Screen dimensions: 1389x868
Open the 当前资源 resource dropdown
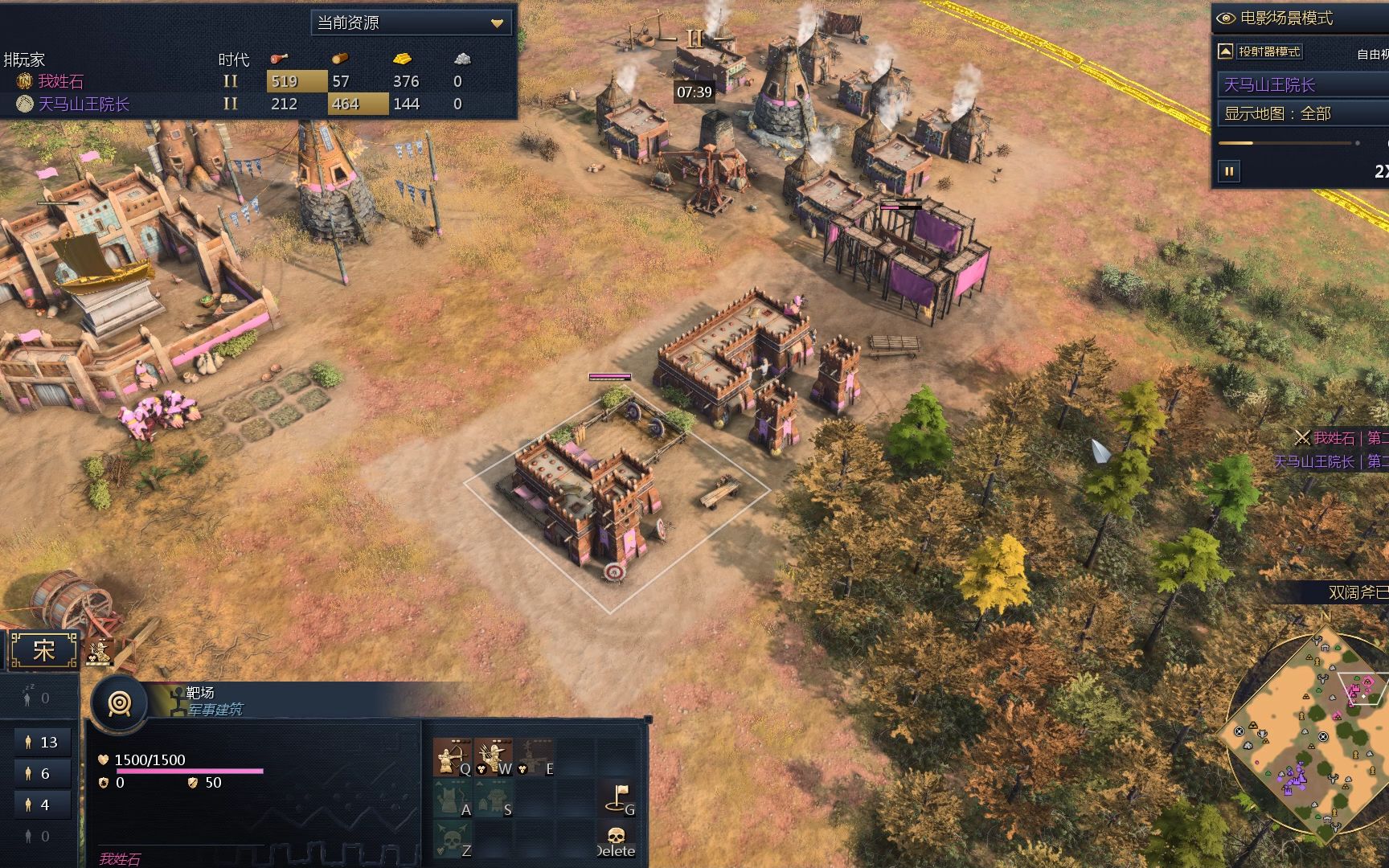coord(412,23)
